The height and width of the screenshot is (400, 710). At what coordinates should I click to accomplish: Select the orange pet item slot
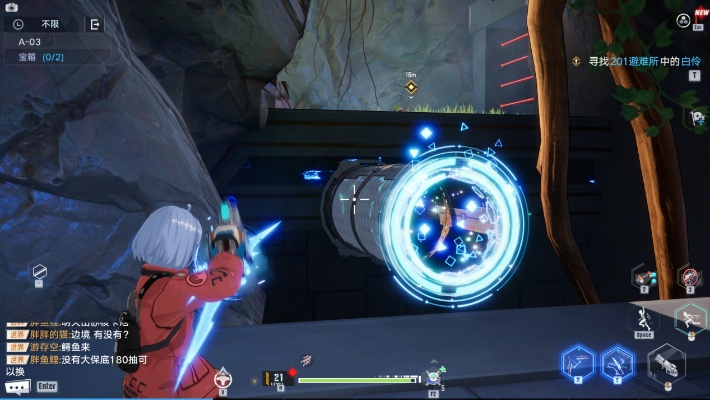(x=645, y=276)
